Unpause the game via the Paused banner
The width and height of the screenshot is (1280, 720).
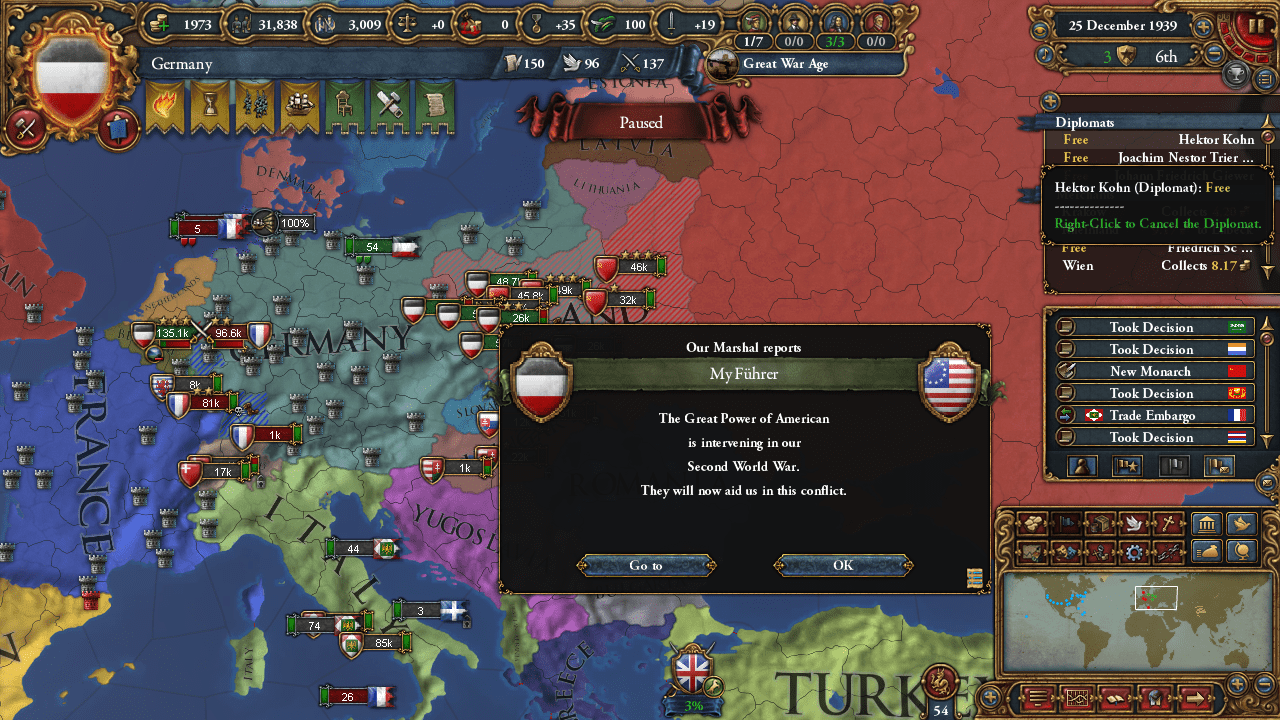[640, 122]
